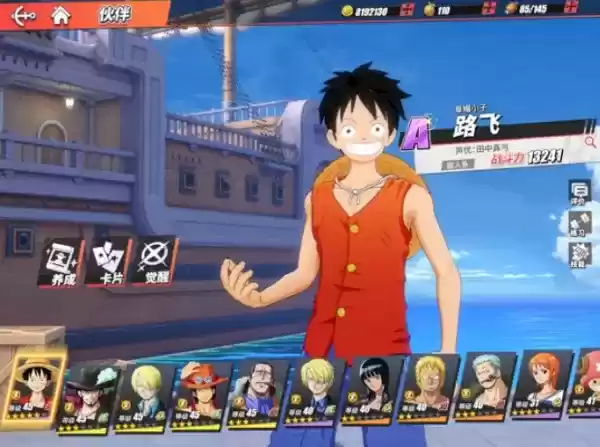This screenshot has height=447, width=600.
Task: Open the 练习 practice mode
Action: point(579,223)
